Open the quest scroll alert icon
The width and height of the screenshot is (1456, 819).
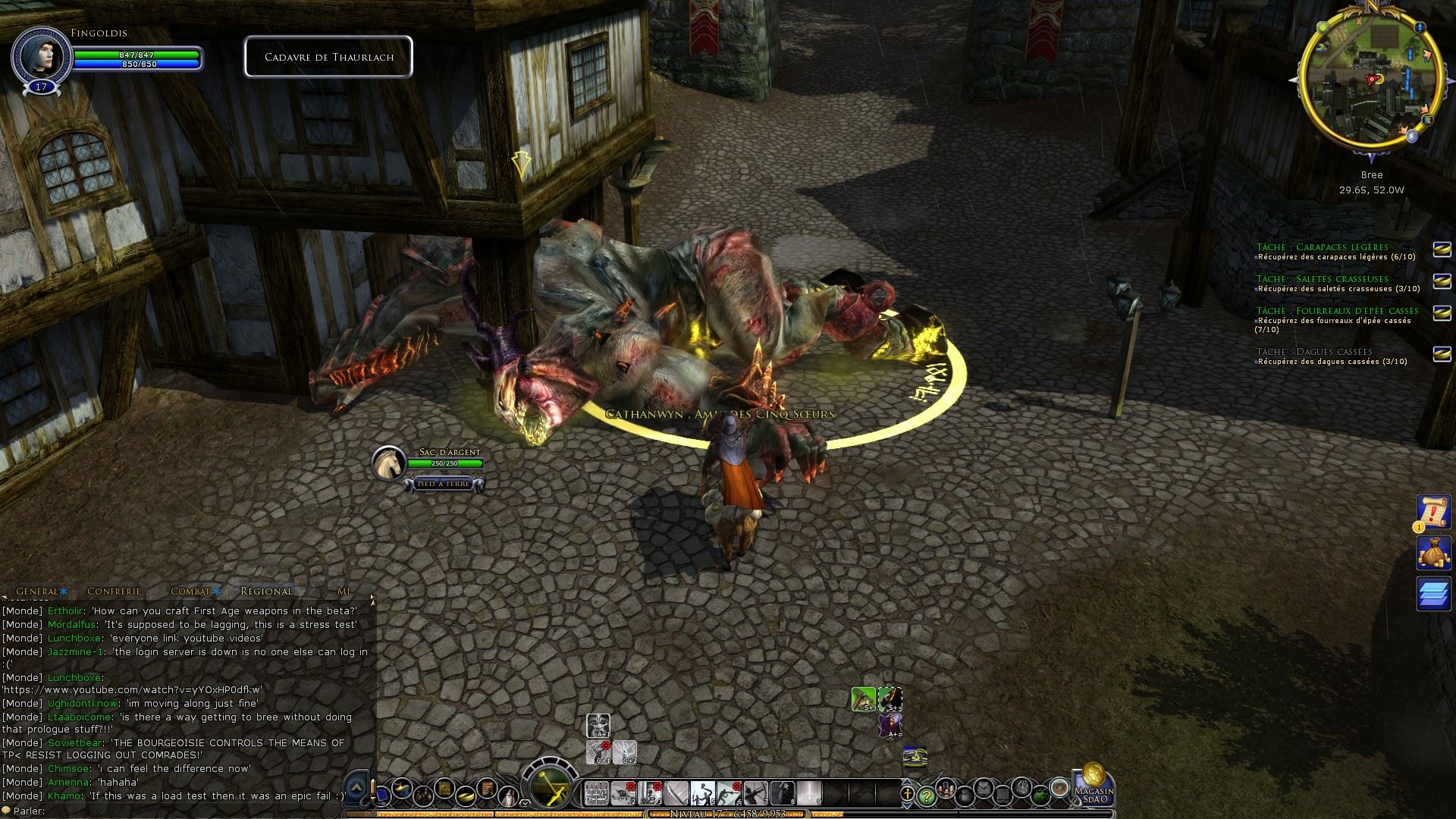(1433, 513)
